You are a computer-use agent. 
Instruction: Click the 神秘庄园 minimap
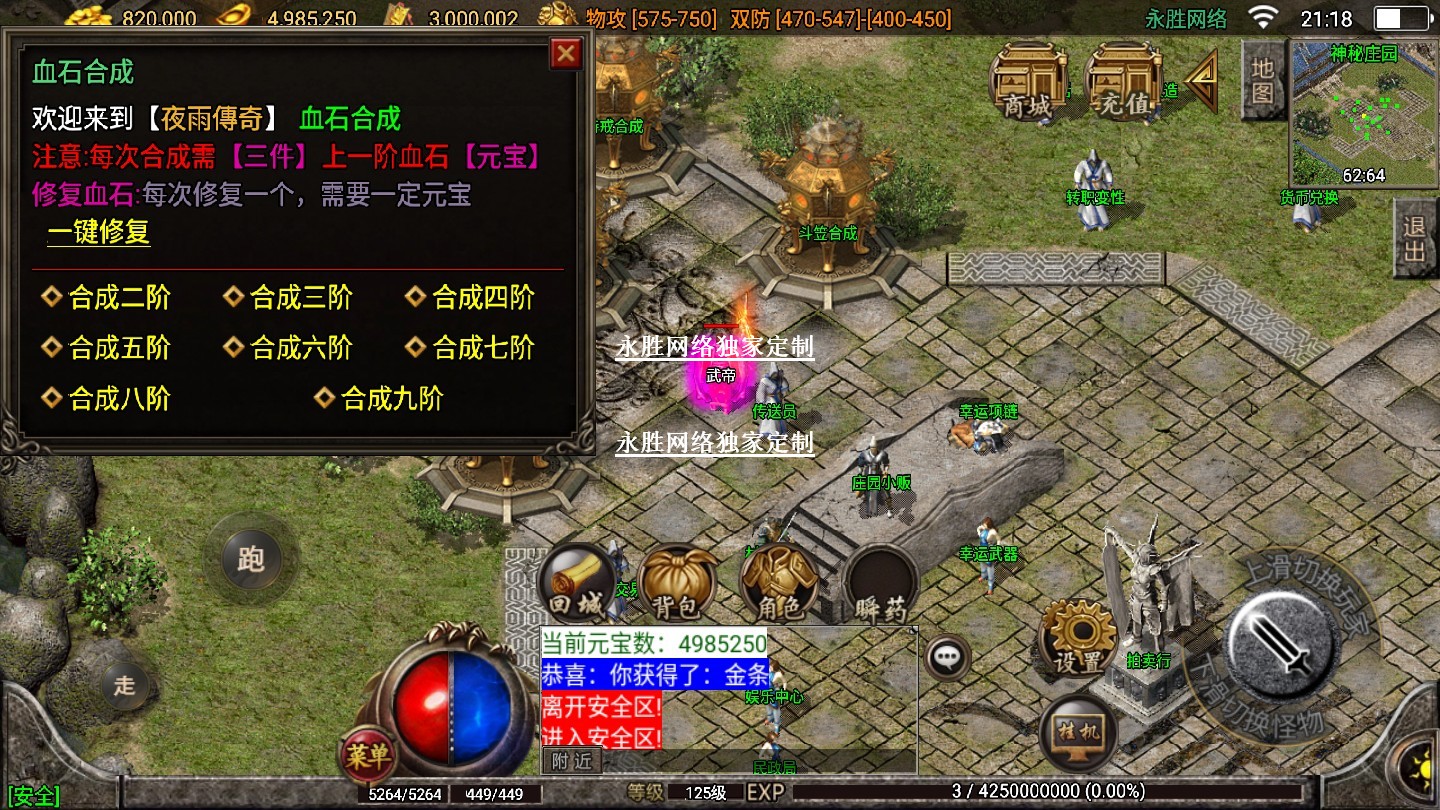pyautogui.click(x=1363, y=113)
